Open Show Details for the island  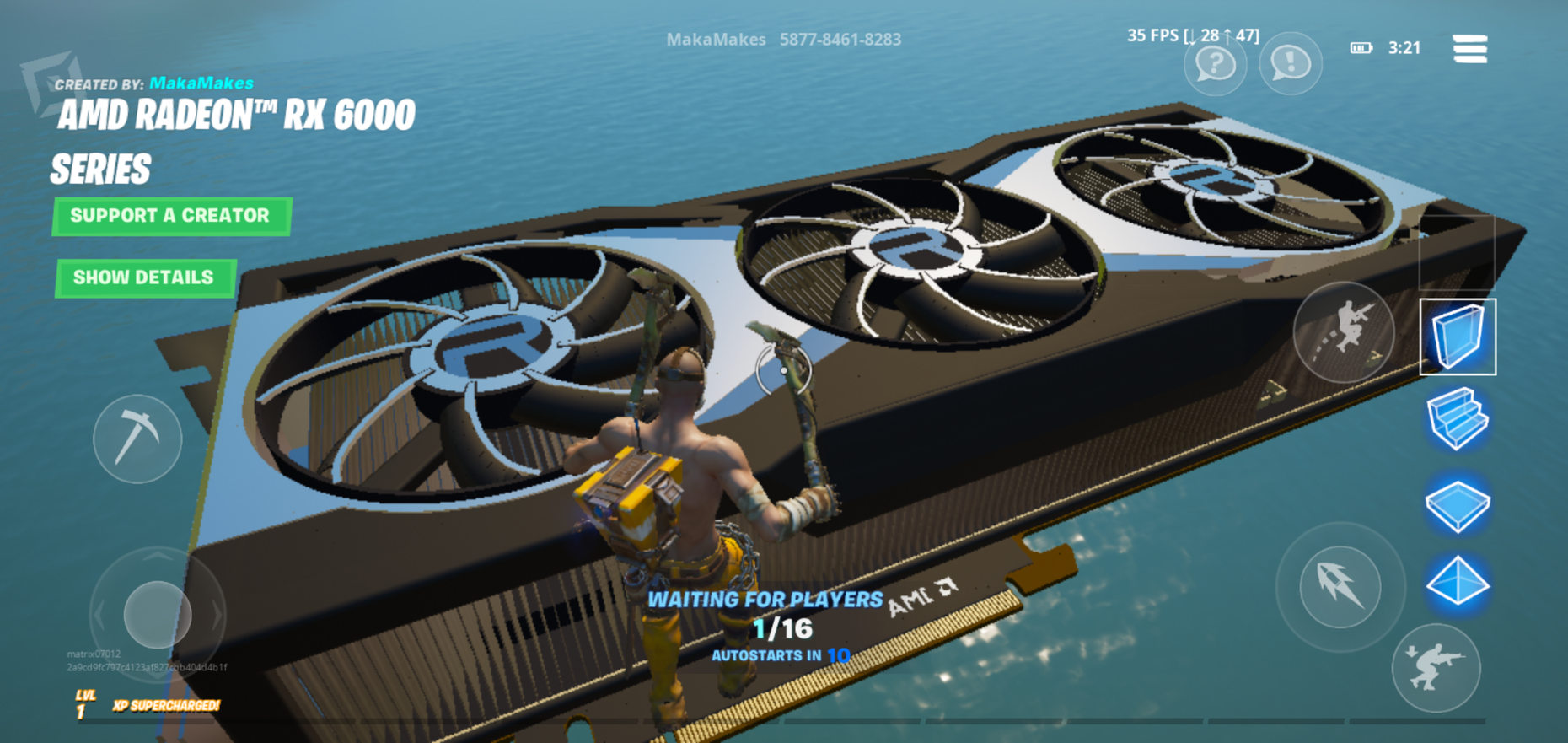(144, 277)
